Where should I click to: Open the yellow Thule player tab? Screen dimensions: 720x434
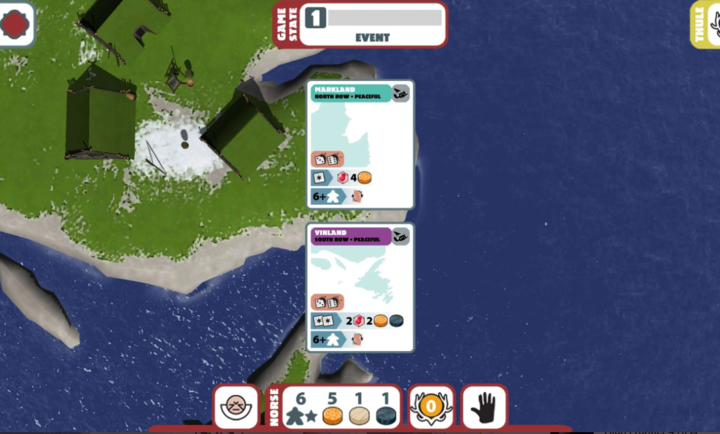(x=706, y=23)
